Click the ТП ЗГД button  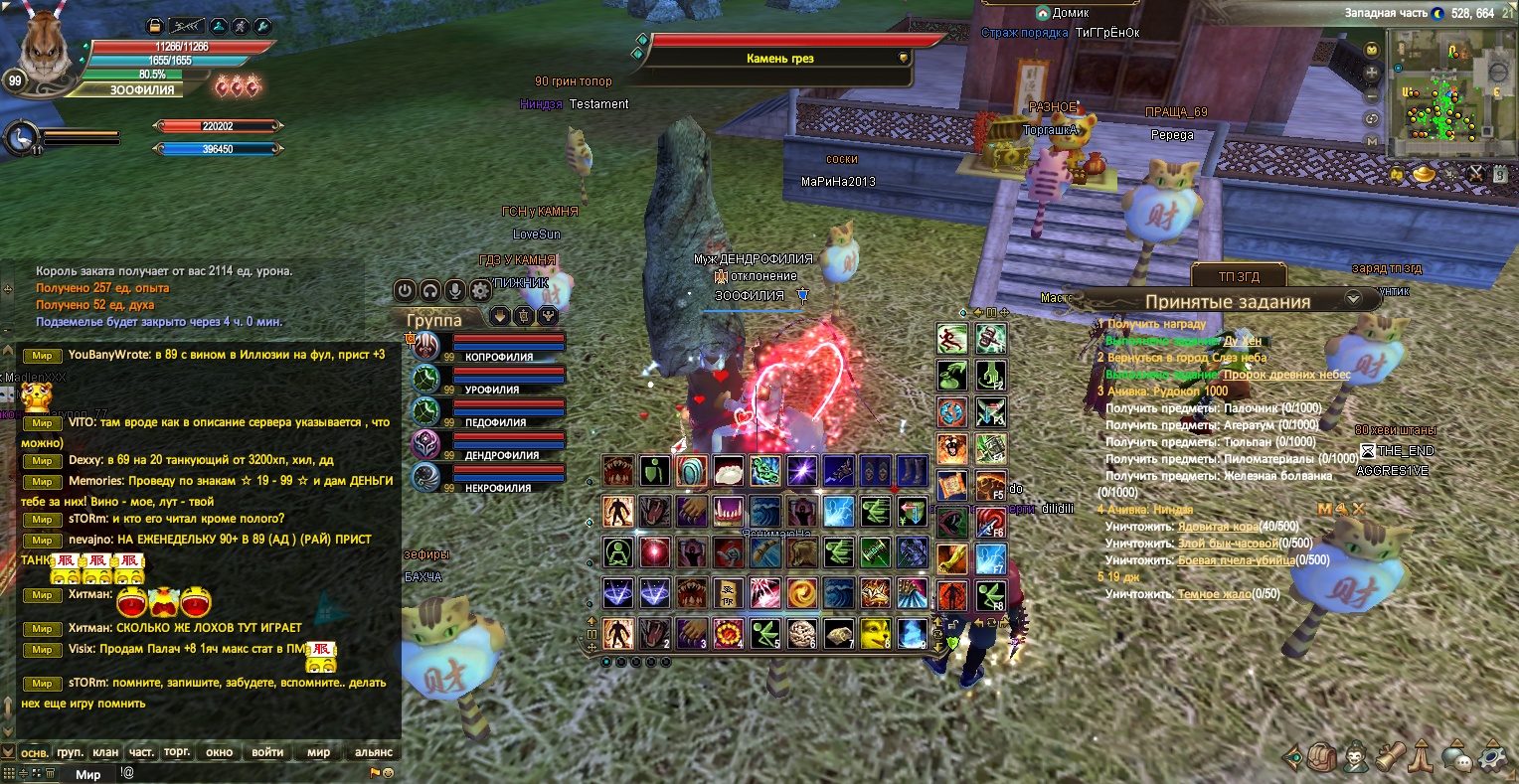pyautogui.click(x=1238, y=275)
